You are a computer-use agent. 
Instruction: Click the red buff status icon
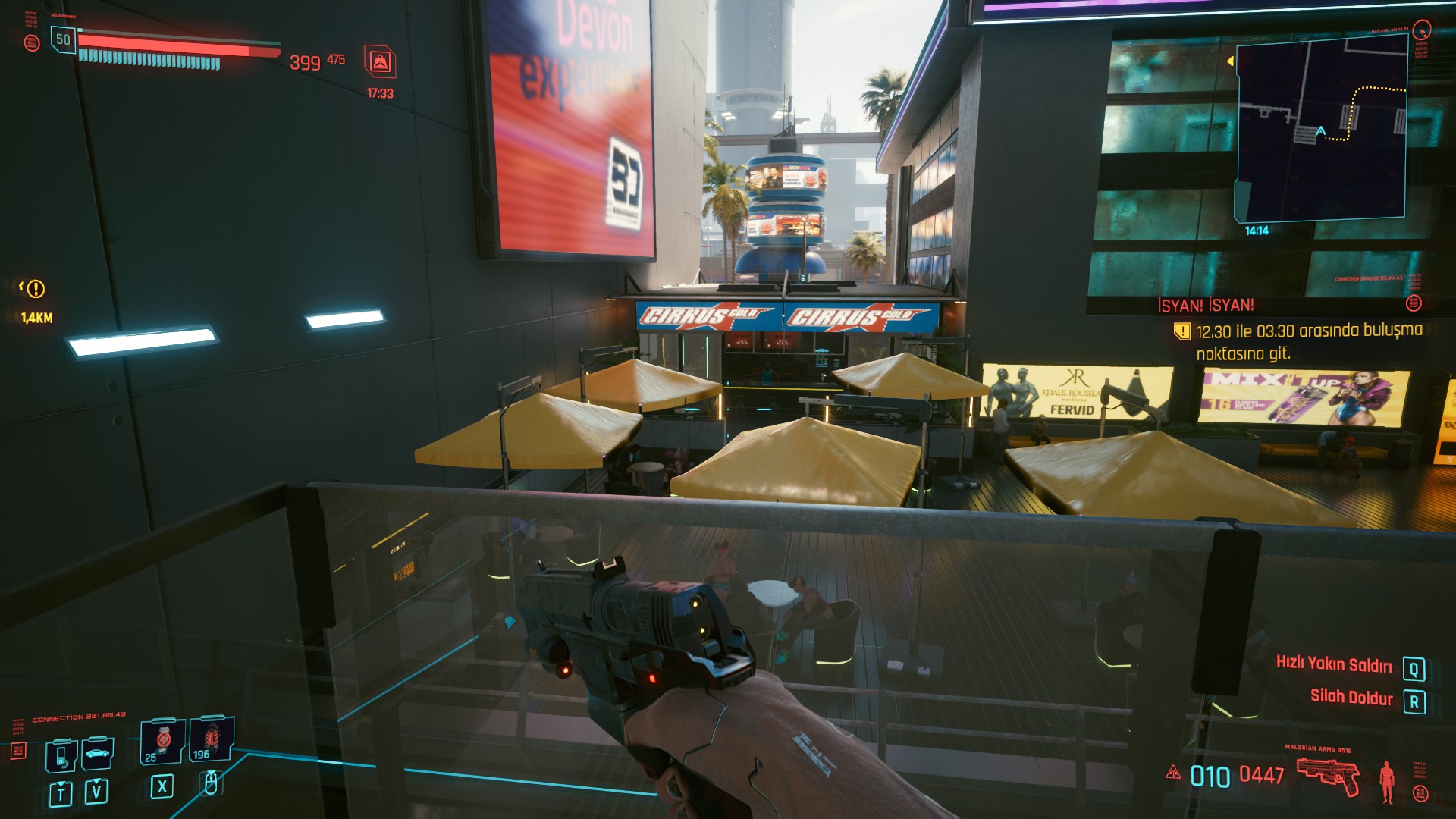click(x=380, y=62)
